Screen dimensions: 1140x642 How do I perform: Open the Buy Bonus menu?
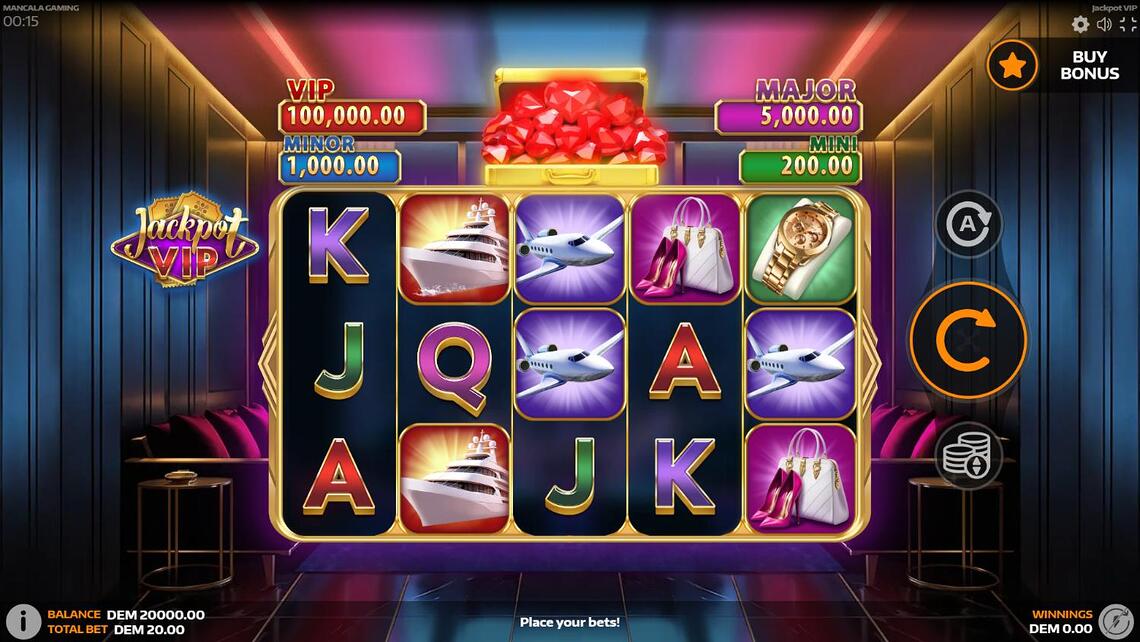tap(1061, 66)
